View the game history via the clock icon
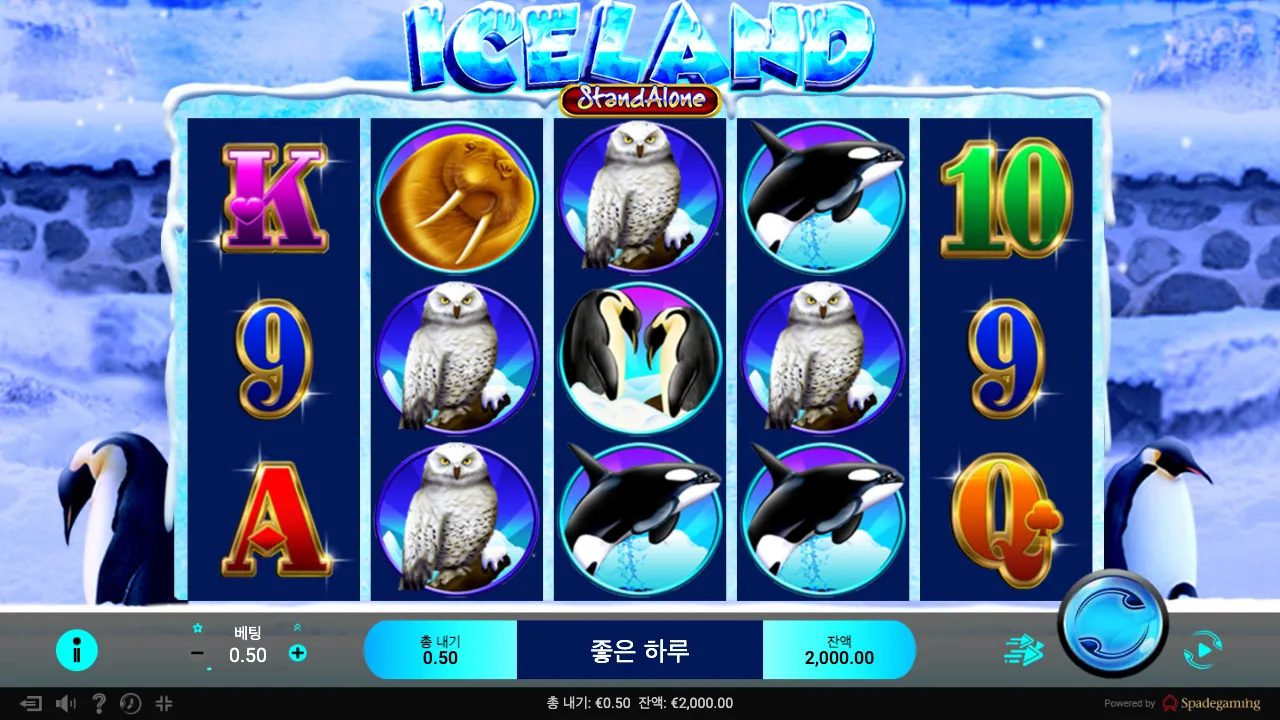Image resolution: width=1280 pixels, height=720 pixels. click(x=129, y=703)
